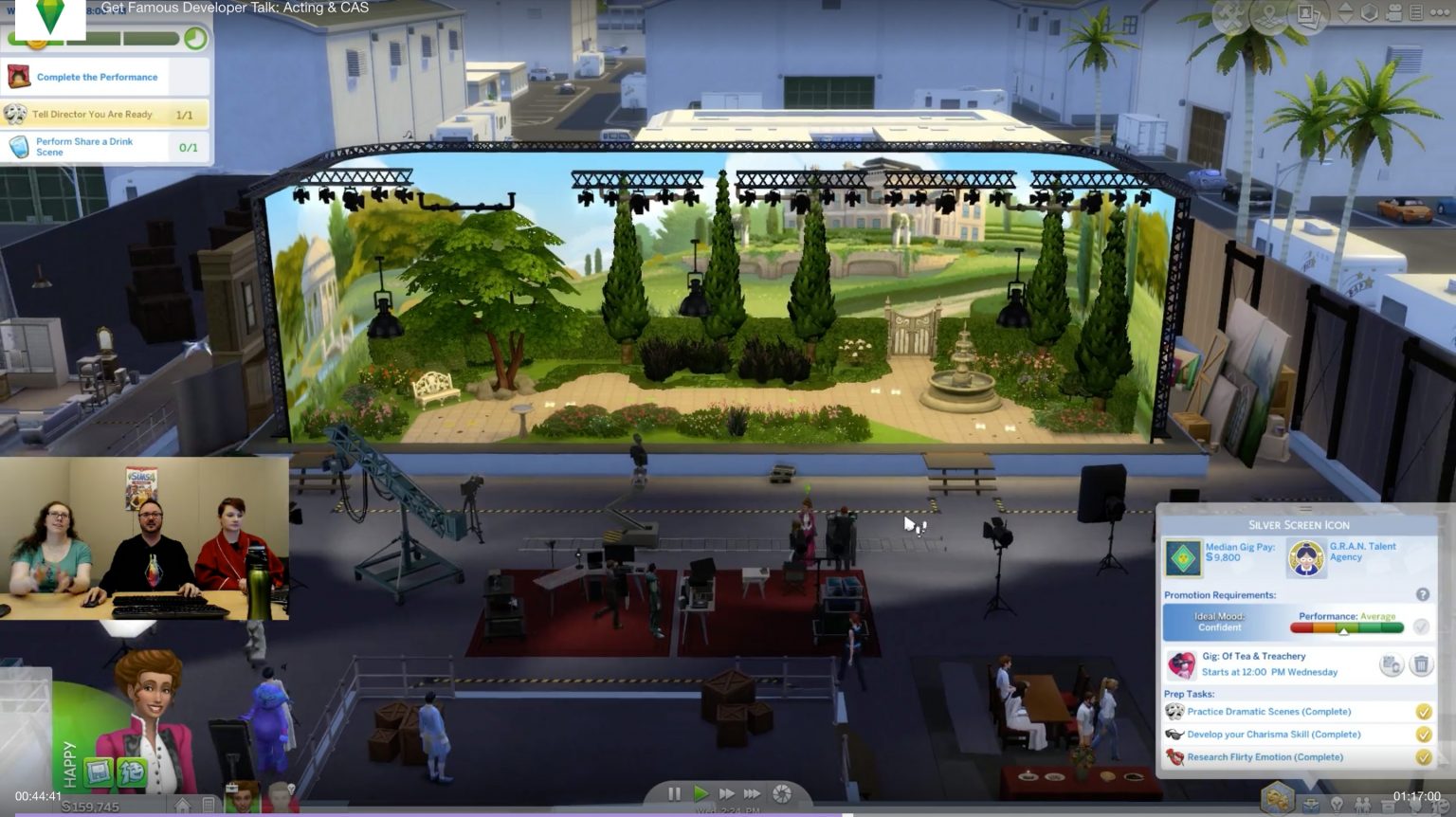Open the map view icon

1267,14
